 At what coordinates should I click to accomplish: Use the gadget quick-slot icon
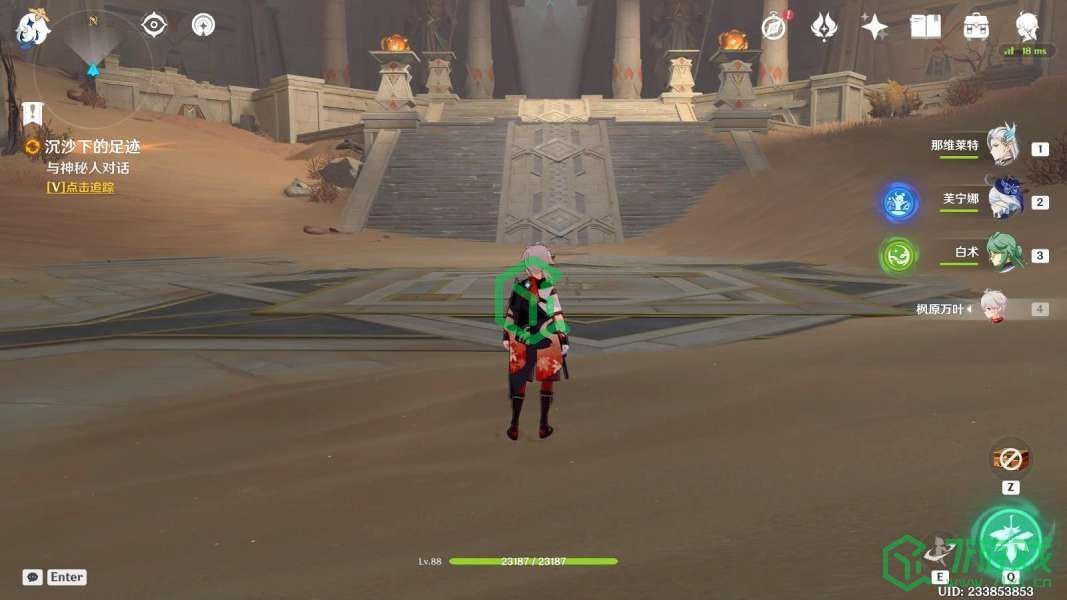pos(1010,460)
